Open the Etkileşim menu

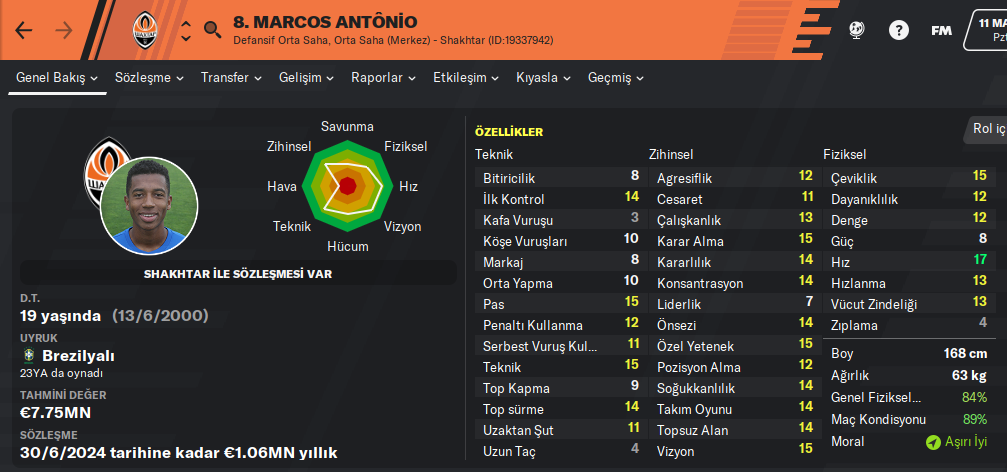click(x=466, y=77)
